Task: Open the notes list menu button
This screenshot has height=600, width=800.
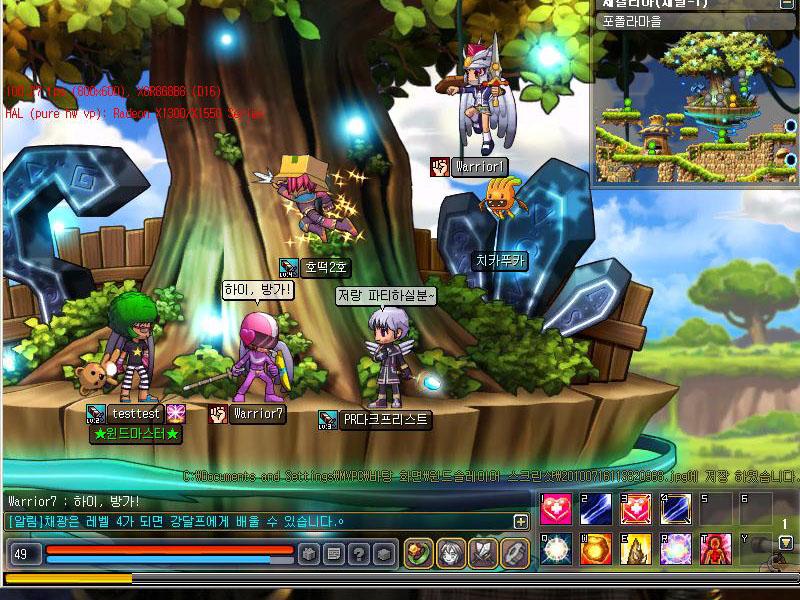Action: tap(334, 553)
